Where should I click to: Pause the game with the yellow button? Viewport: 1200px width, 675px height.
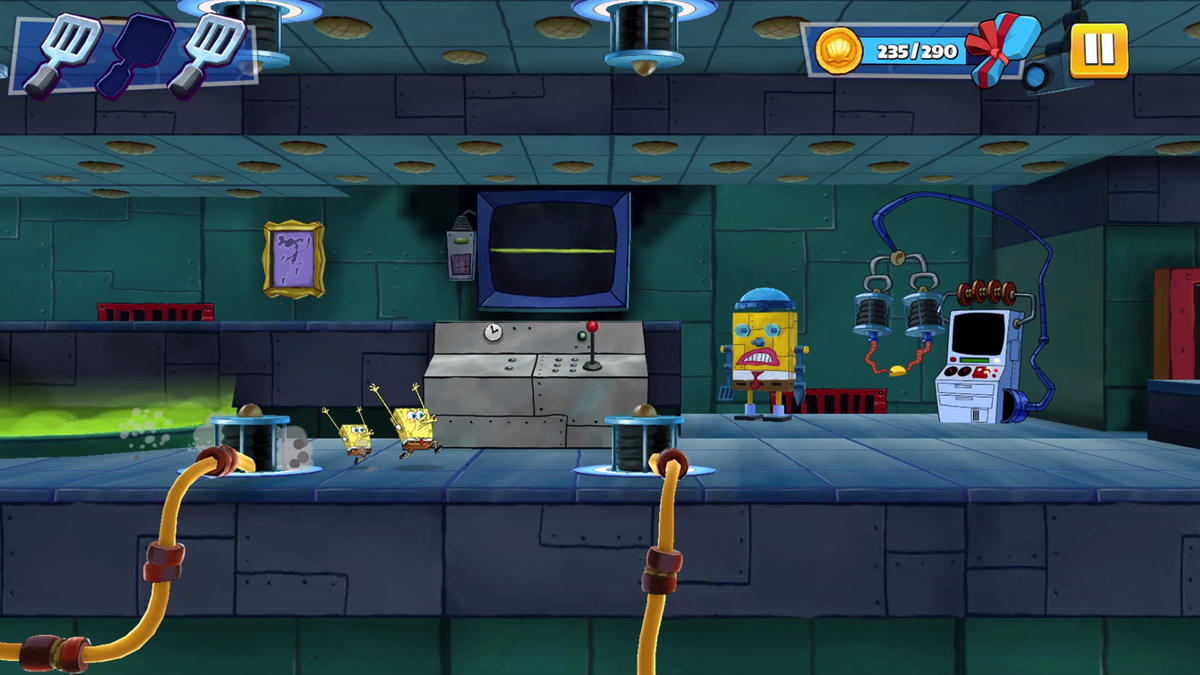pos(1098,50)
